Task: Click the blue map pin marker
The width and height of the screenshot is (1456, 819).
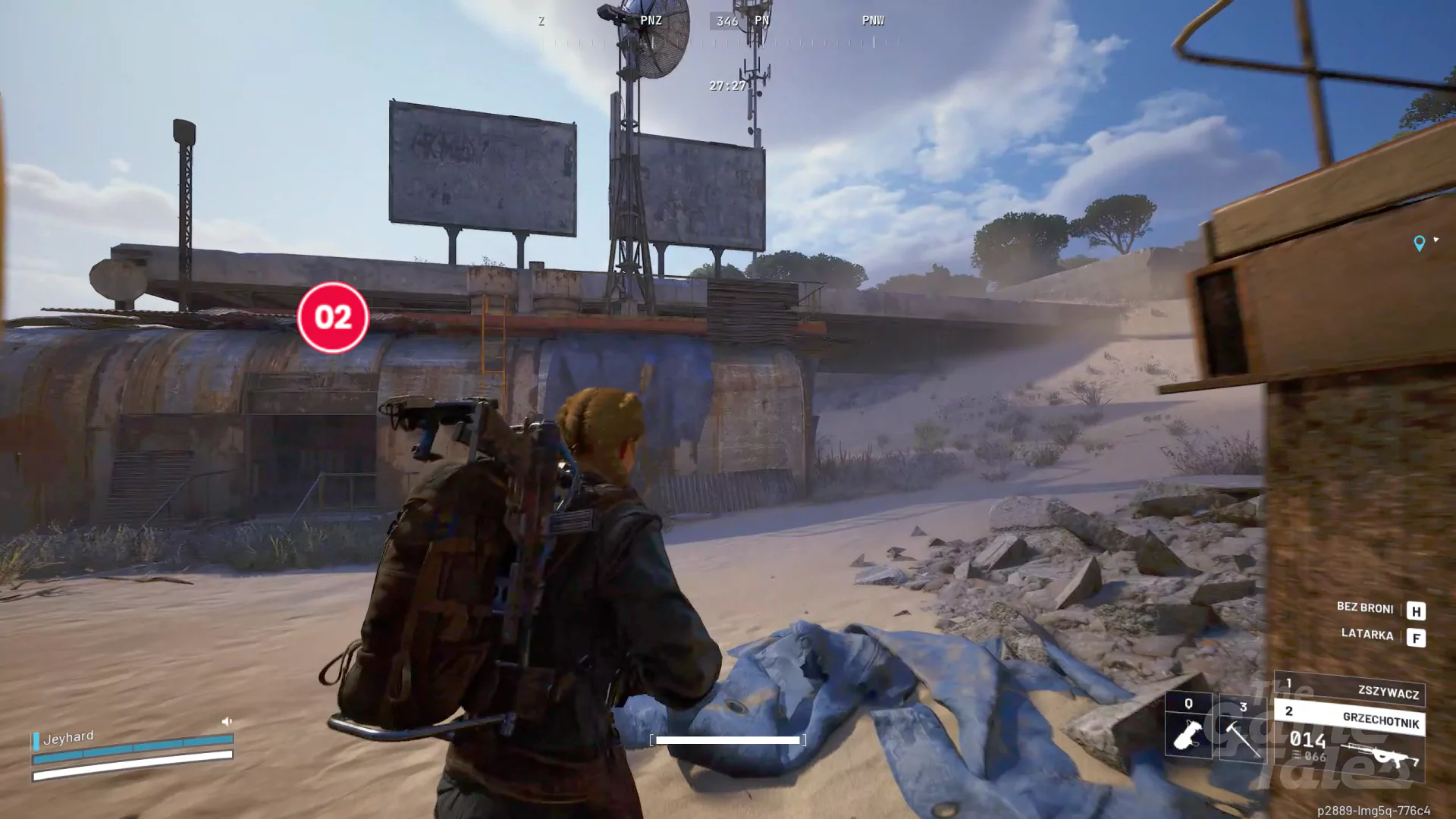Action: click(1419, 243)
